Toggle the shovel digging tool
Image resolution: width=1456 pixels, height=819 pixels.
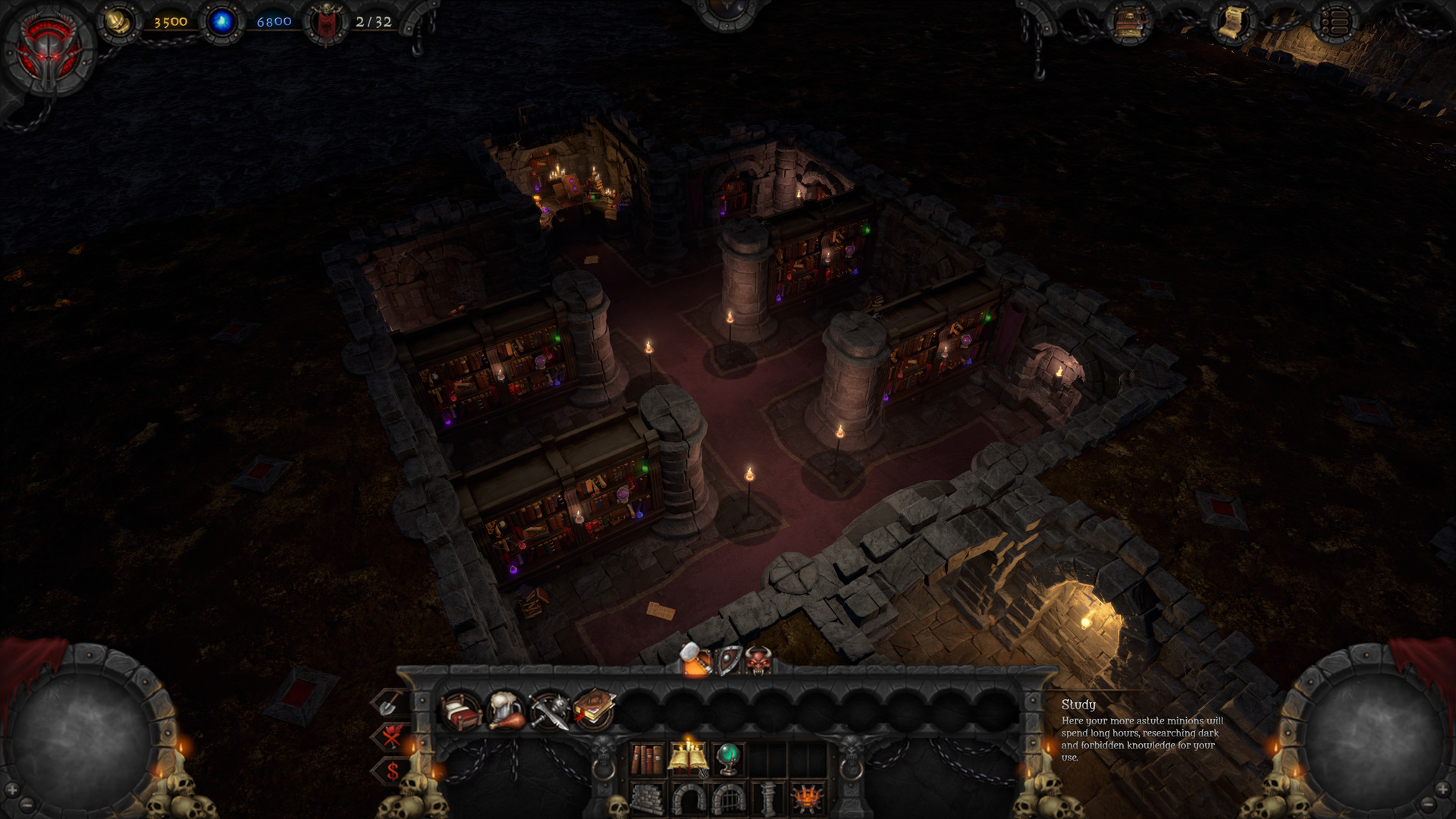pyautogui.click(x=388, y=705)
